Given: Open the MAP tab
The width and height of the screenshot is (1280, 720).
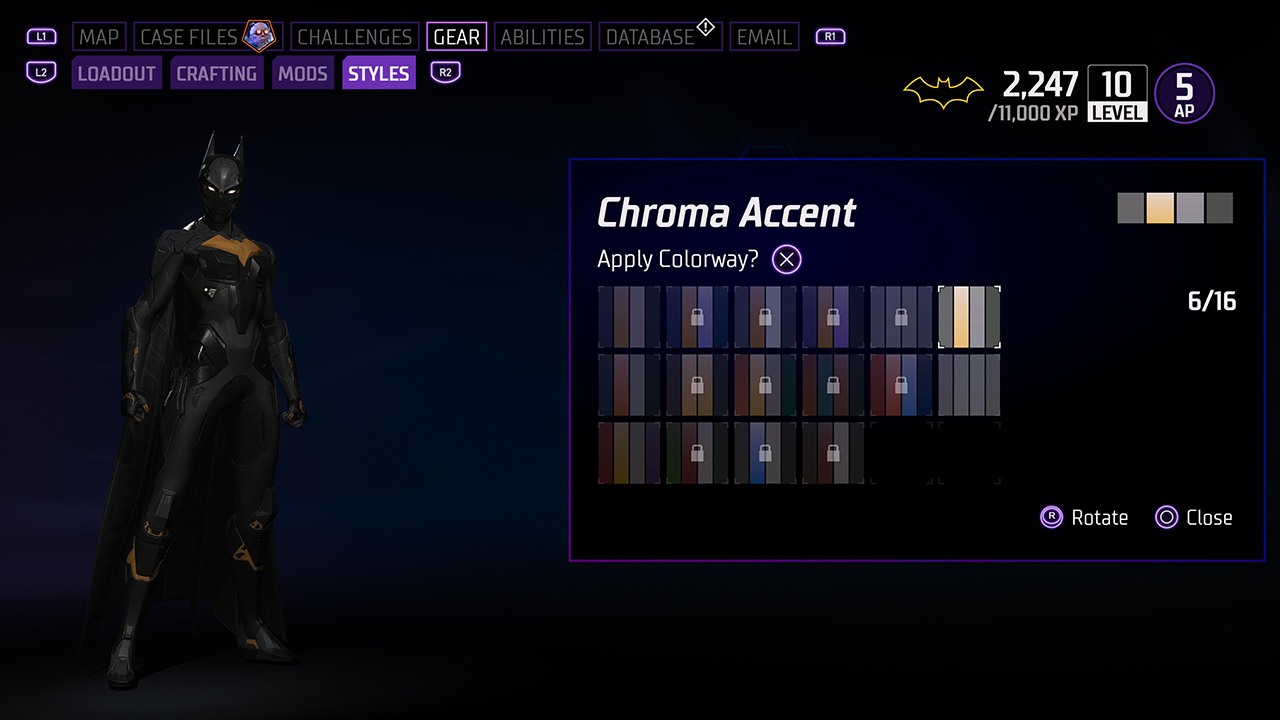Looking at the screenshot, I should pyautogui.click(x=99, y=37).
